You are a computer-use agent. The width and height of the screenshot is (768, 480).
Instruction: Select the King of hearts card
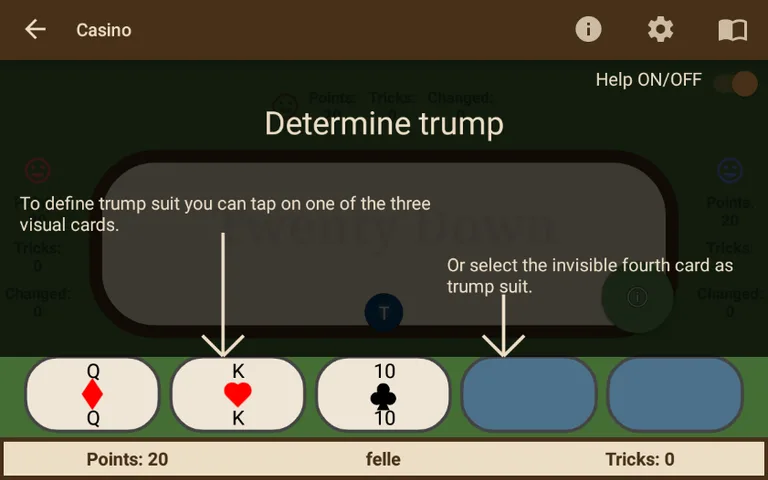coord(238,394)
